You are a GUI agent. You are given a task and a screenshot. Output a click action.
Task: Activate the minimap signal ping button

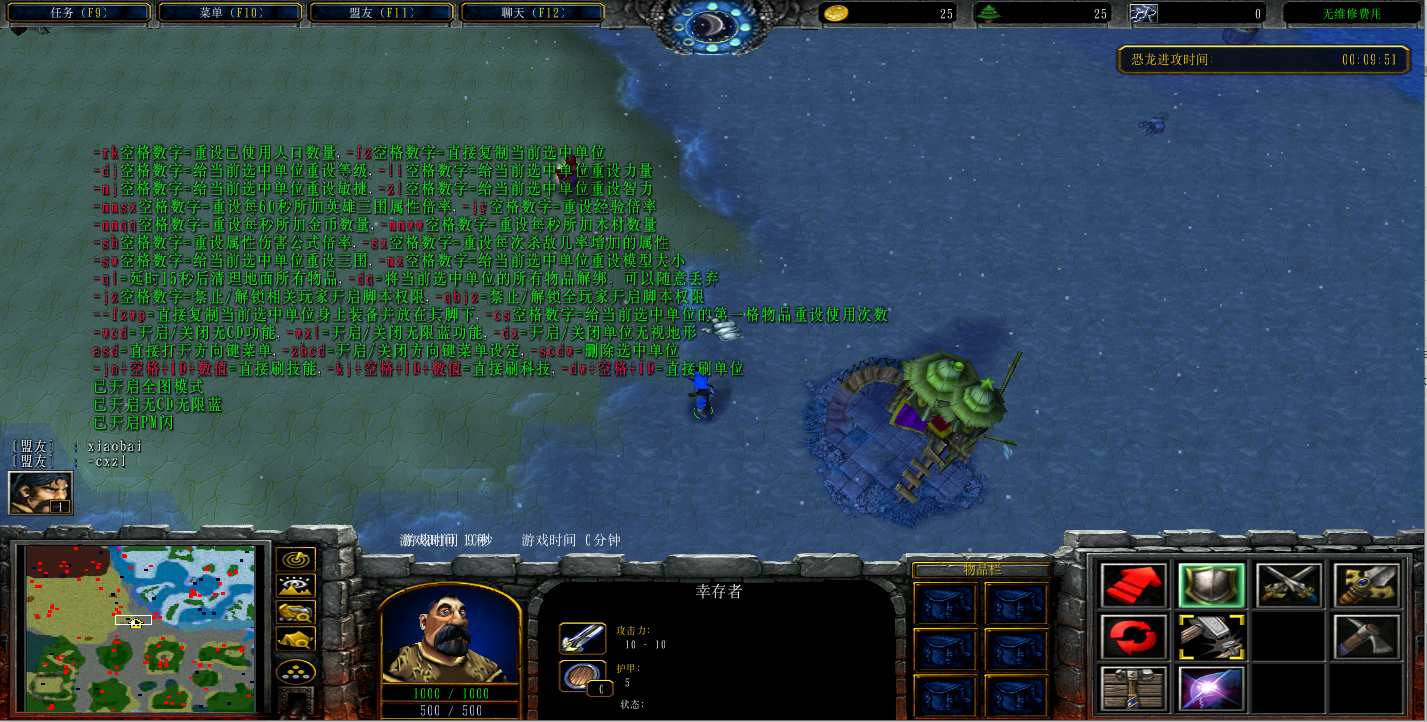(296, 560)
